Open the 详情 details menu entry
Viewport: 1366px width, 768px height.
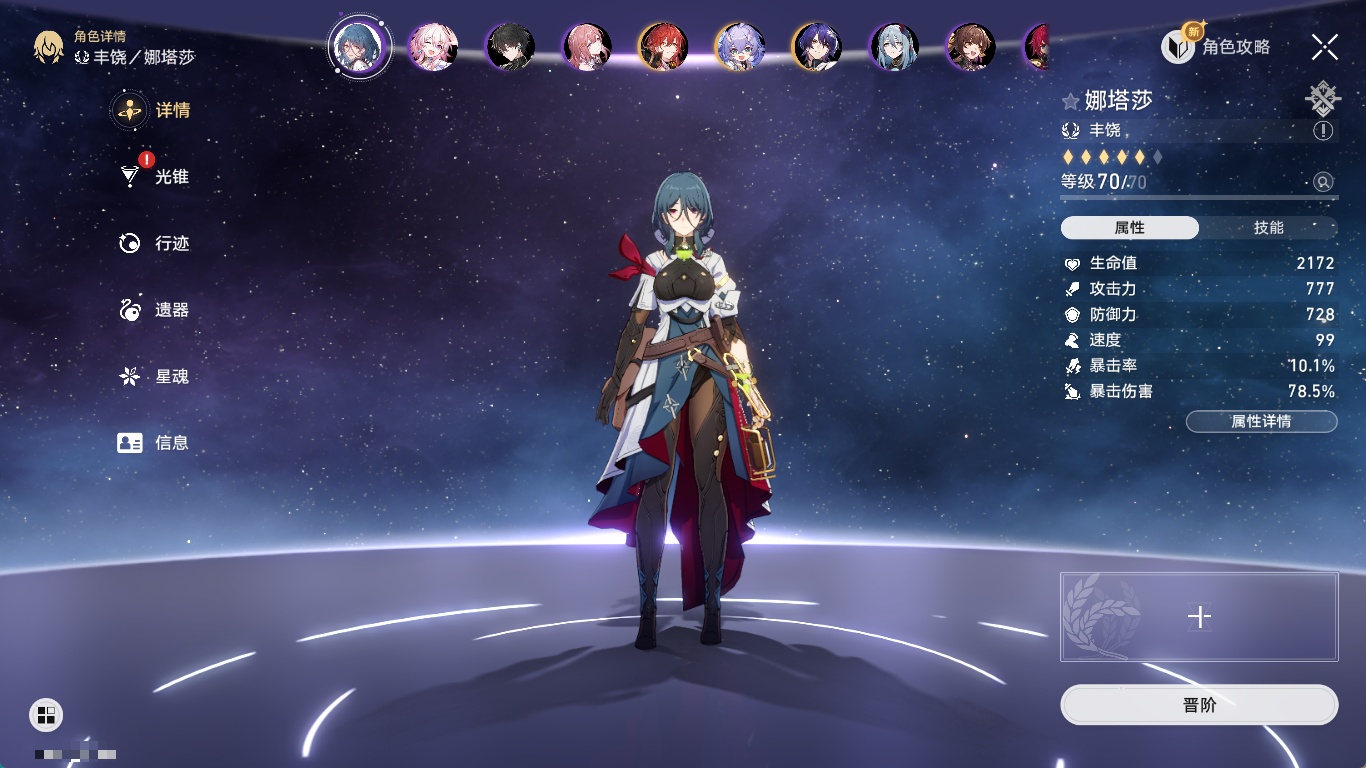click(x=153, y=110)
